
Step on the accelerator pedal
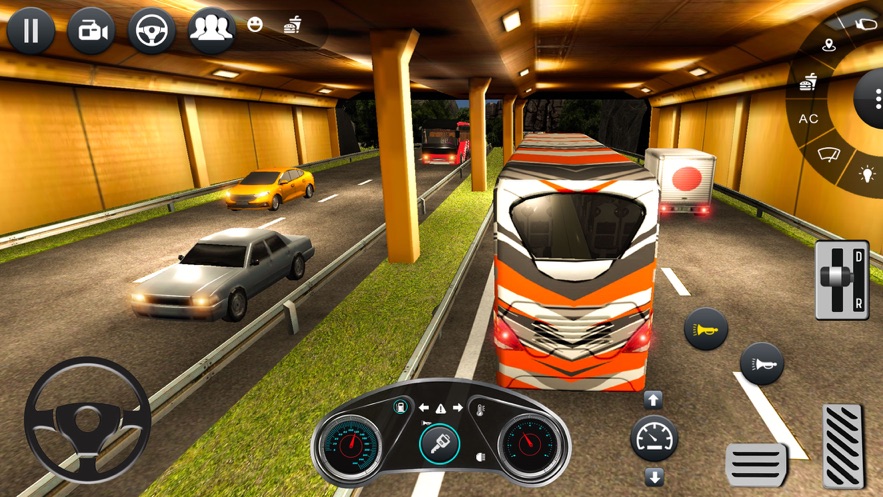coord(845,445)
